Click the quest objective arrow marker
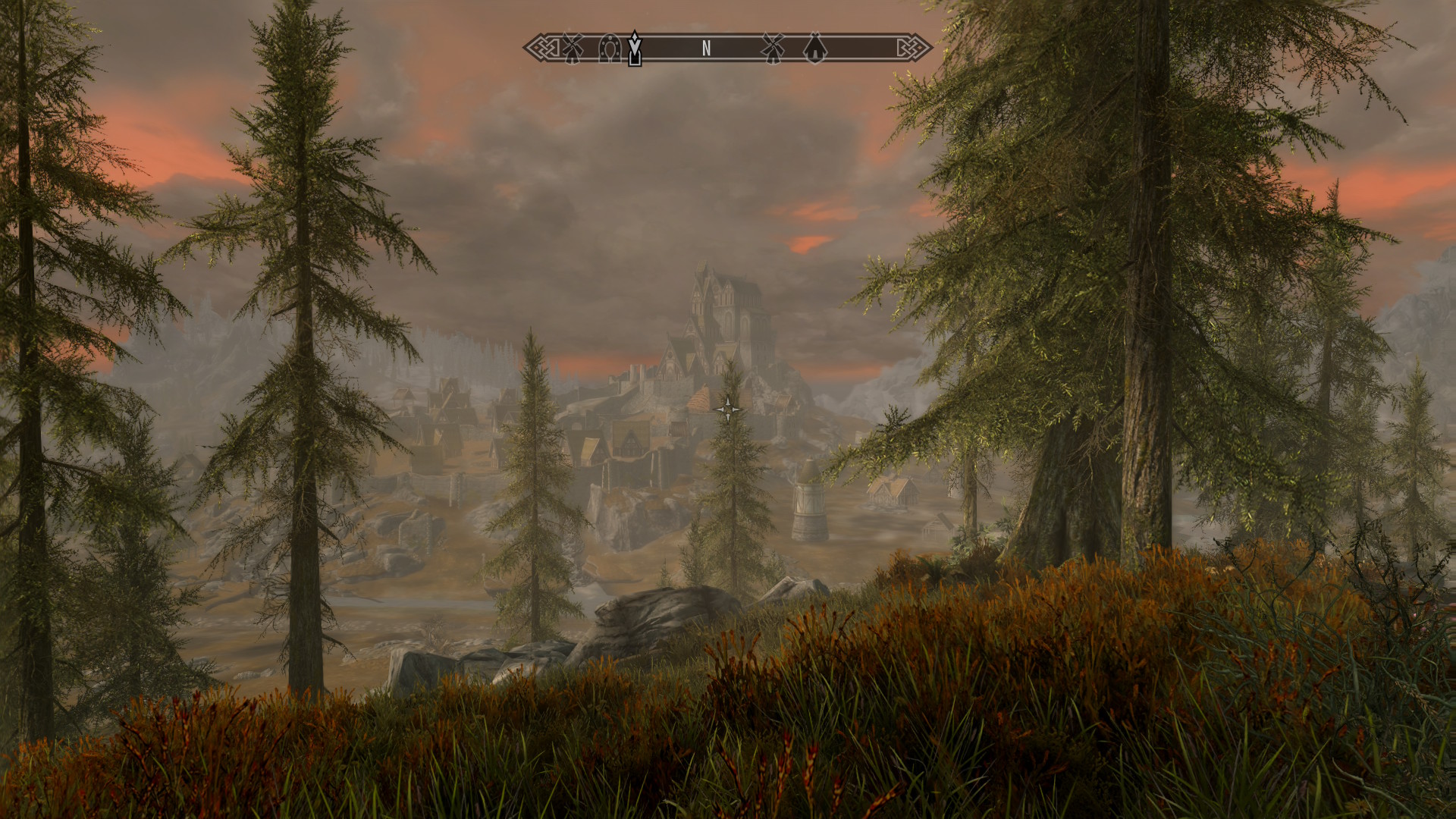The width and height of the screenshot is (1456, 819). pyautogui.click(x=635, y=48)
